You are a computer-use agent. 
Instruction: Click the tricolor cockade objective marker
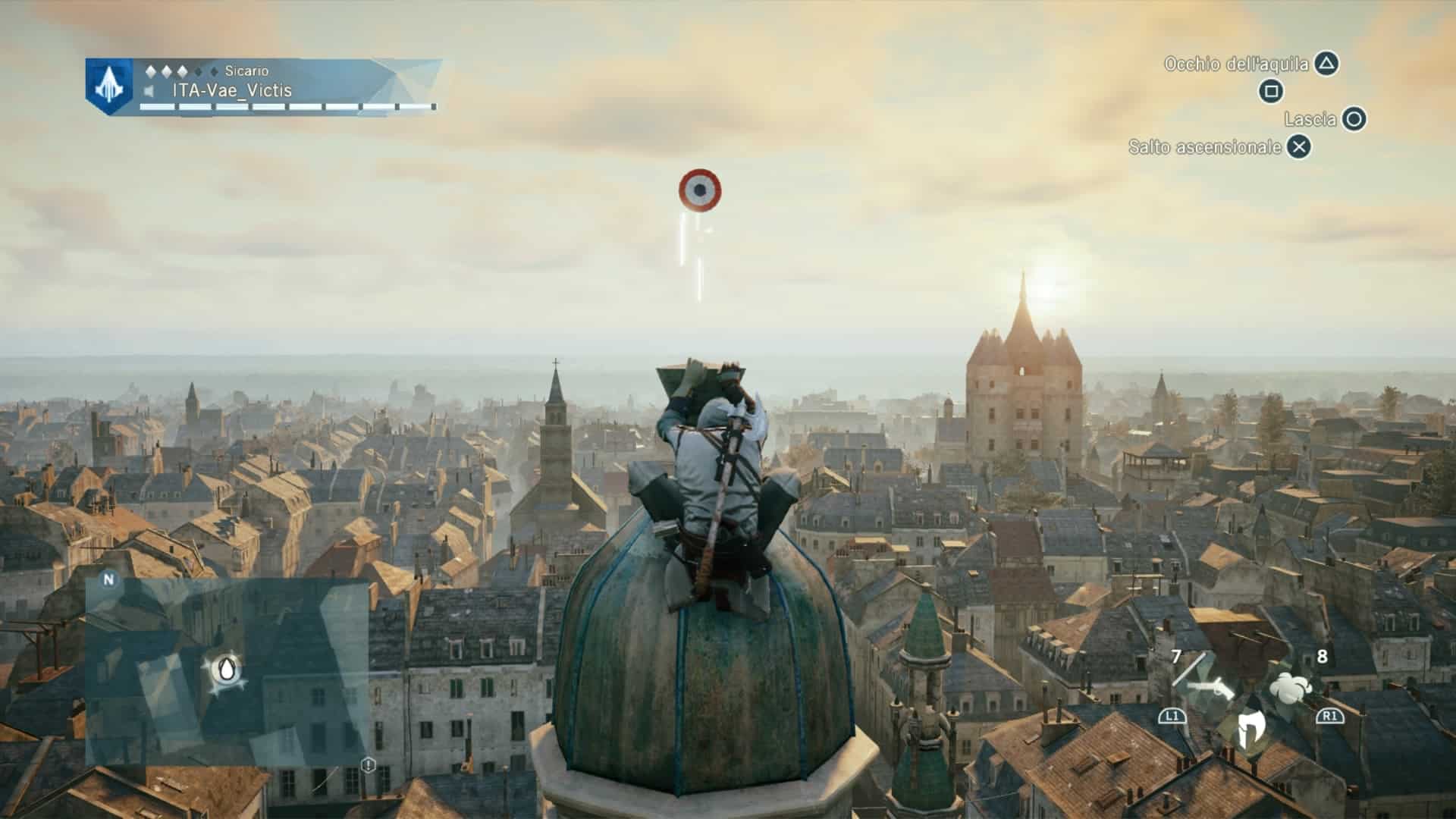point(699,190)
